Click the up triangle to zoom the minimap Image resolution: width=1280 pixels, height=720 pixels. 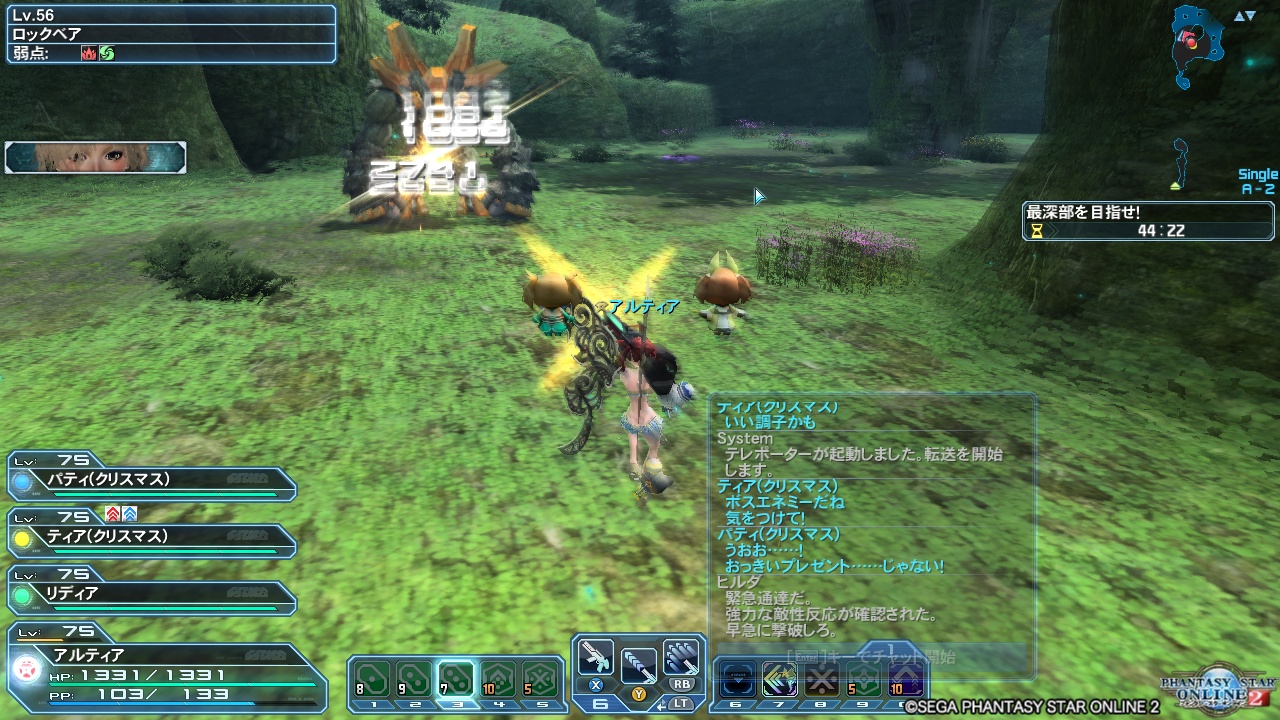coord(1239,16)
